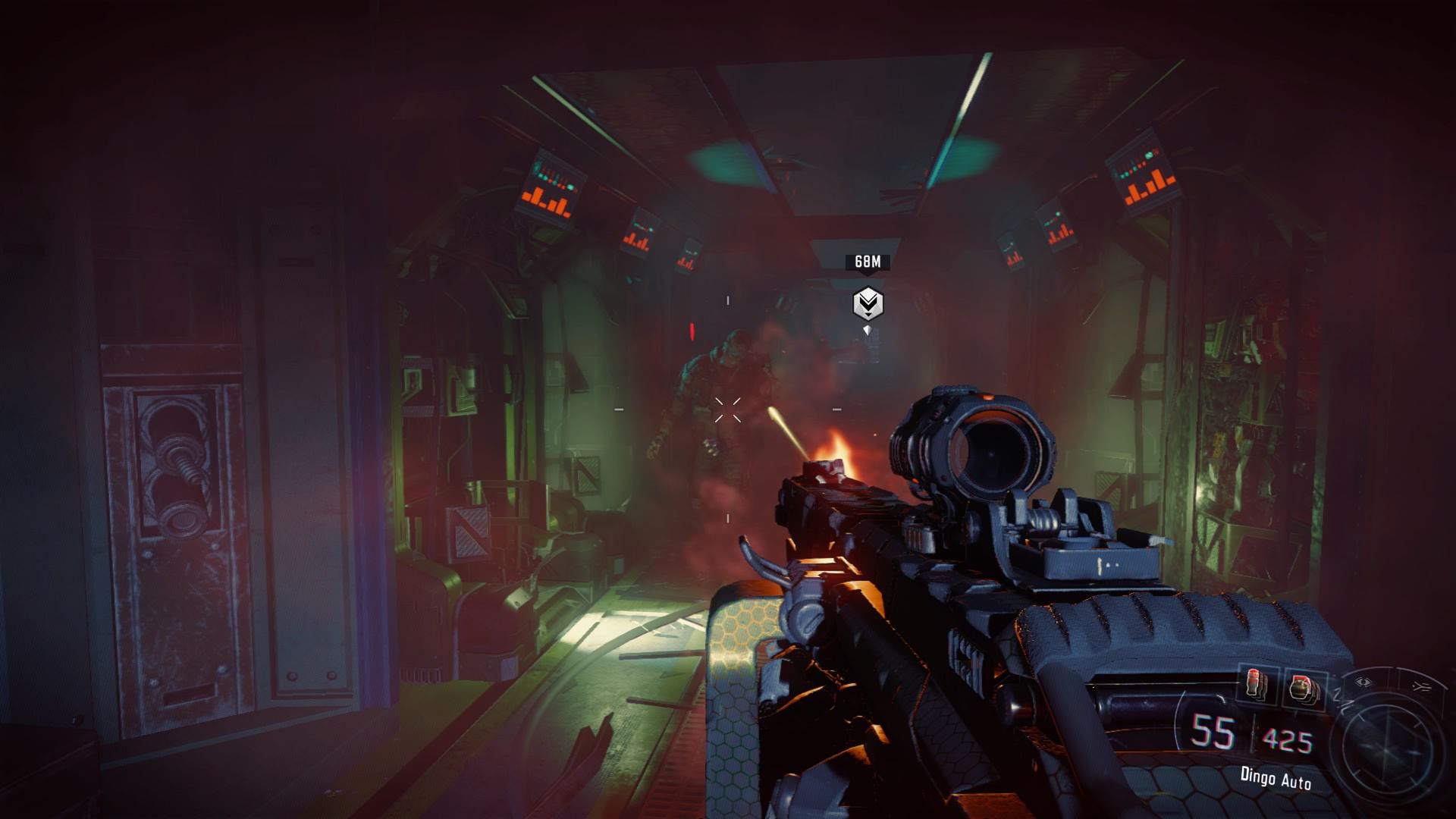The image size is (1456, 819).
Task: Click the chevron under the 68M label
Action: pyautogui.click(x=868, y=274)
